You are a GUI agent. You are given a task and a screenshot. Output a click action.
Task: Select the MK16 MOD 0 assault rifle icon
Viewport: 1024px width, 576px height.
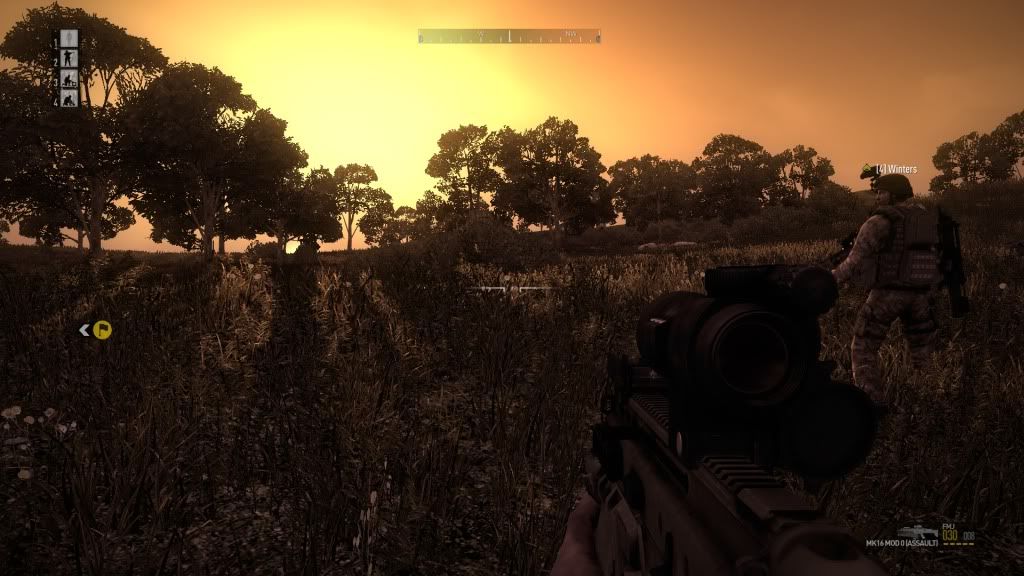(x=916, y=532)
